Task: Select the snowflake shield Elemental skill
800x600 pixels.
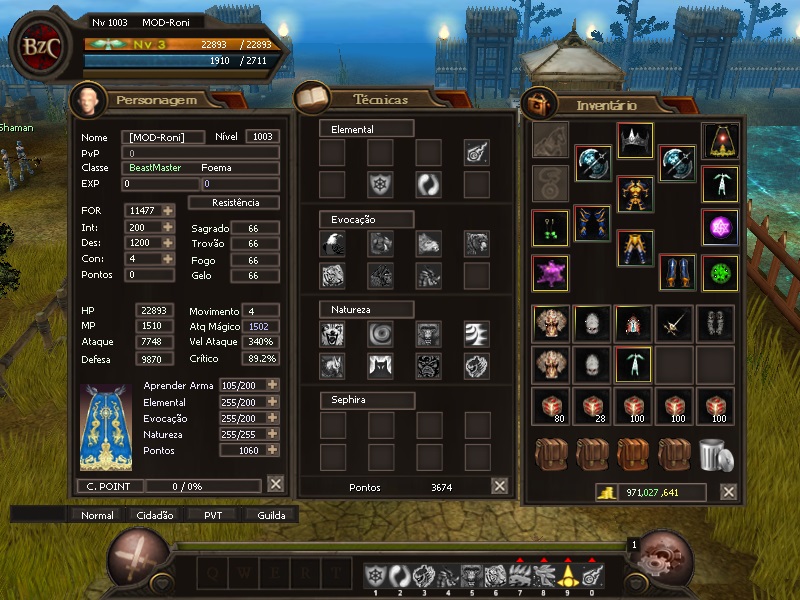Action: (x=380, y=185)
